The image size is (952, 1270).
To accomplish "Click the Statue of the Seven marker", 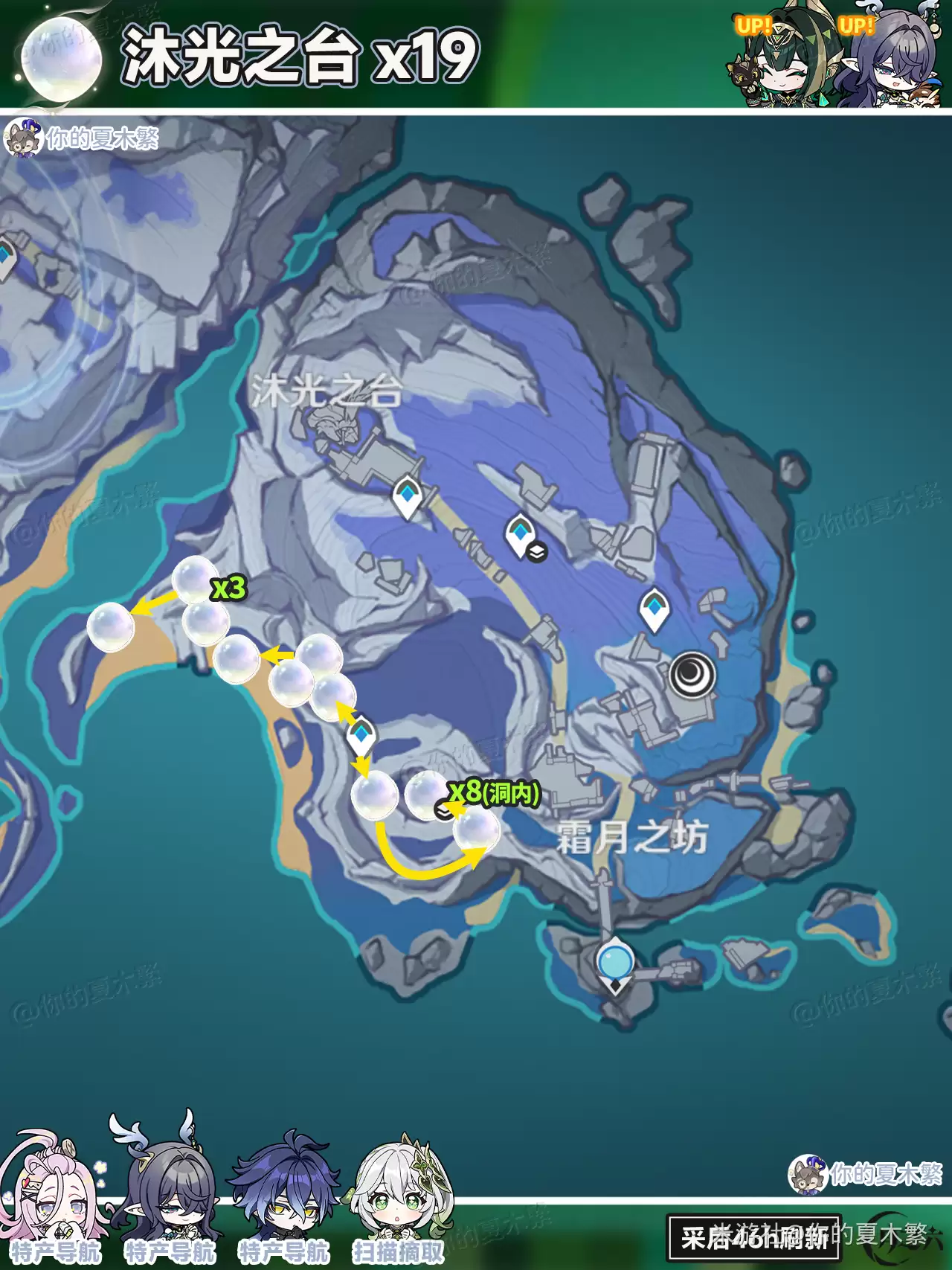I will click(x=615, y=963).
